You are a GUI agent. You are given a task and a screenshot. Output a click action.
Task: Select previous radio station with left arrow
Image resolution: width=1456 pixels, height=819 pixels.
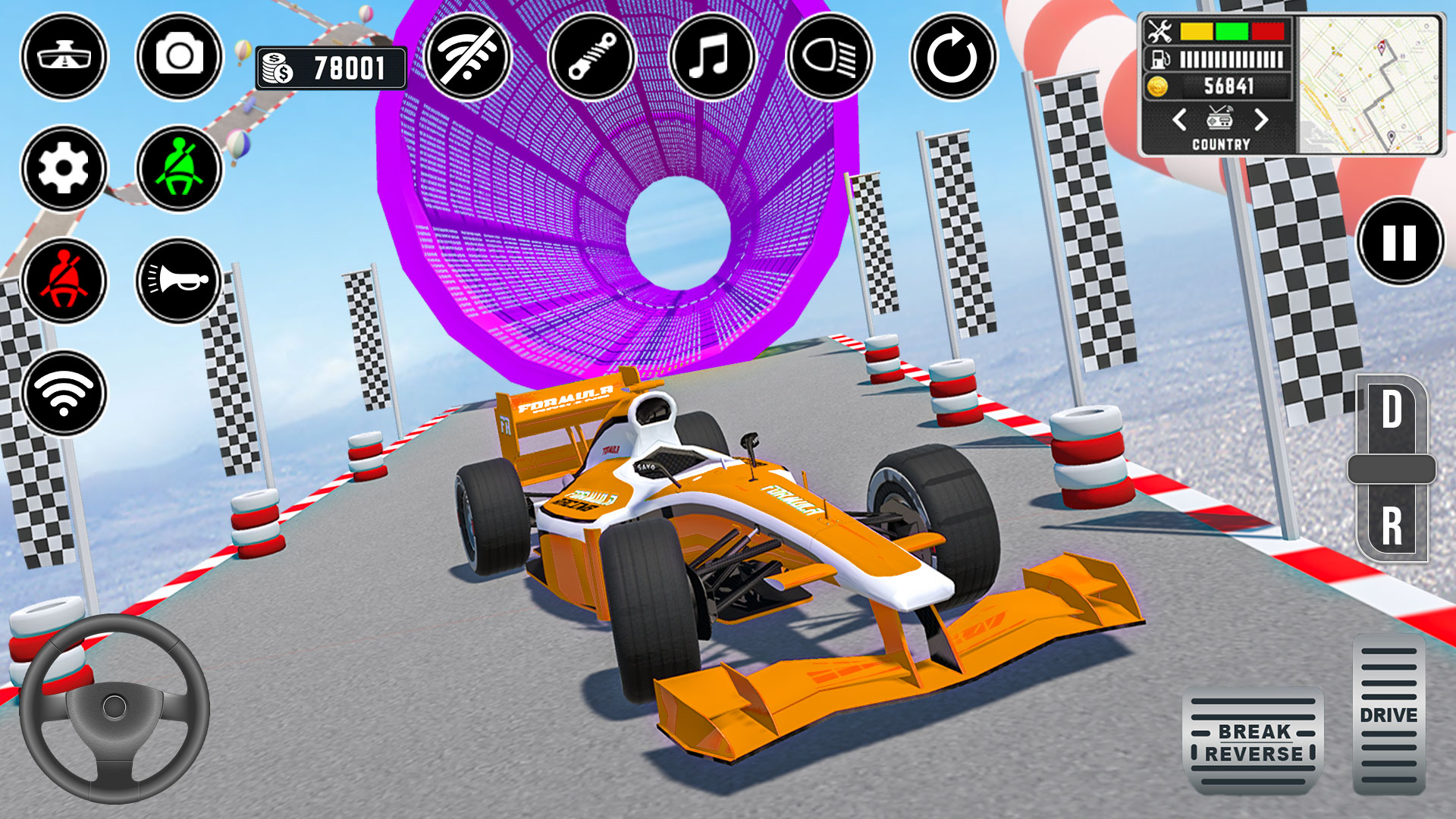(x=1179, y=118)
